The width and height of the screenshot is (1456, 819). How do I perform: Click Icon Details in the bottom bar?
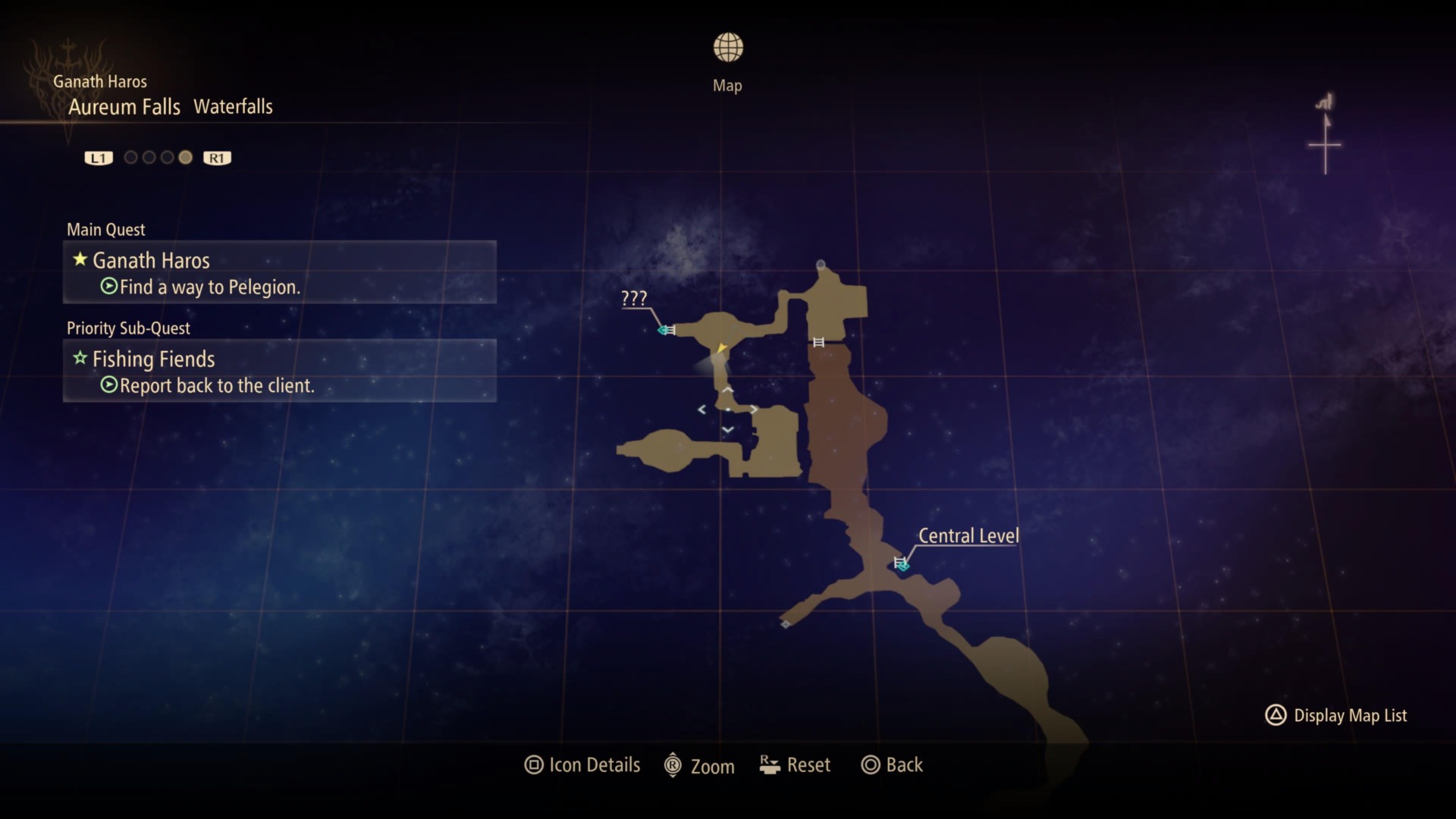(583, 764)
